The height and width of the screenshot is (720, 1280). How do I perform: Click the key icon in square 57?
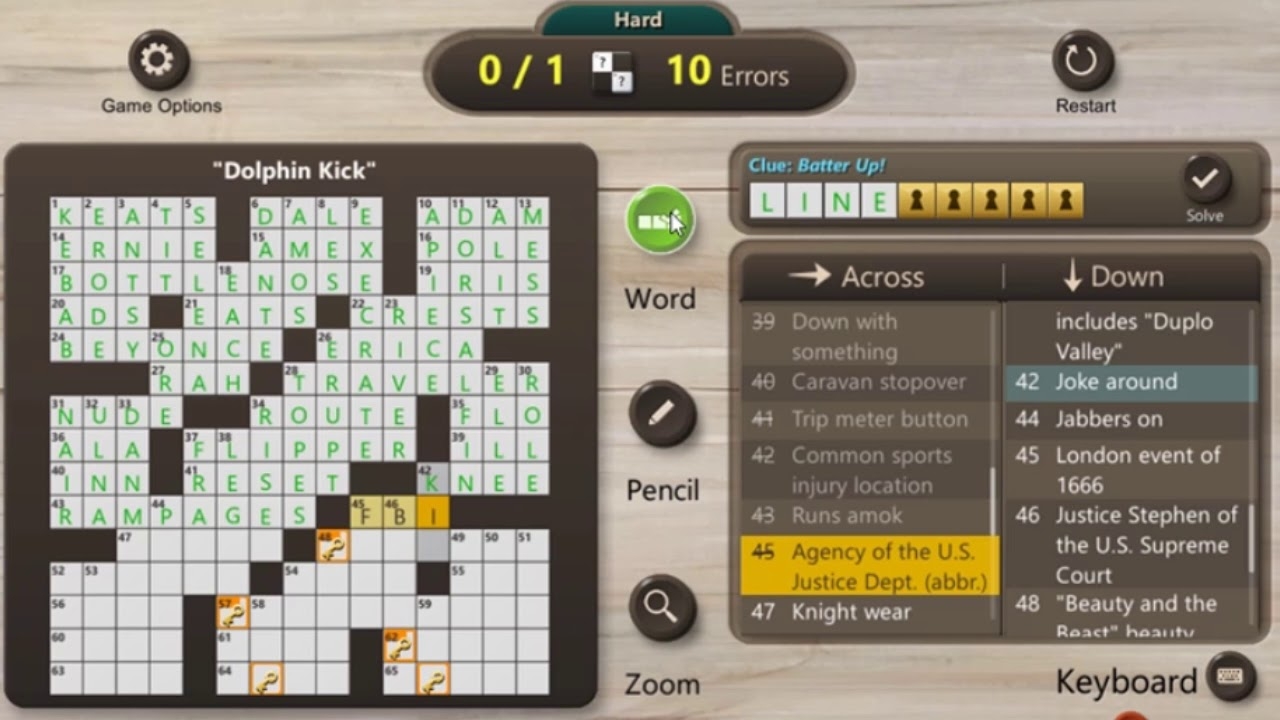point(230,612)
